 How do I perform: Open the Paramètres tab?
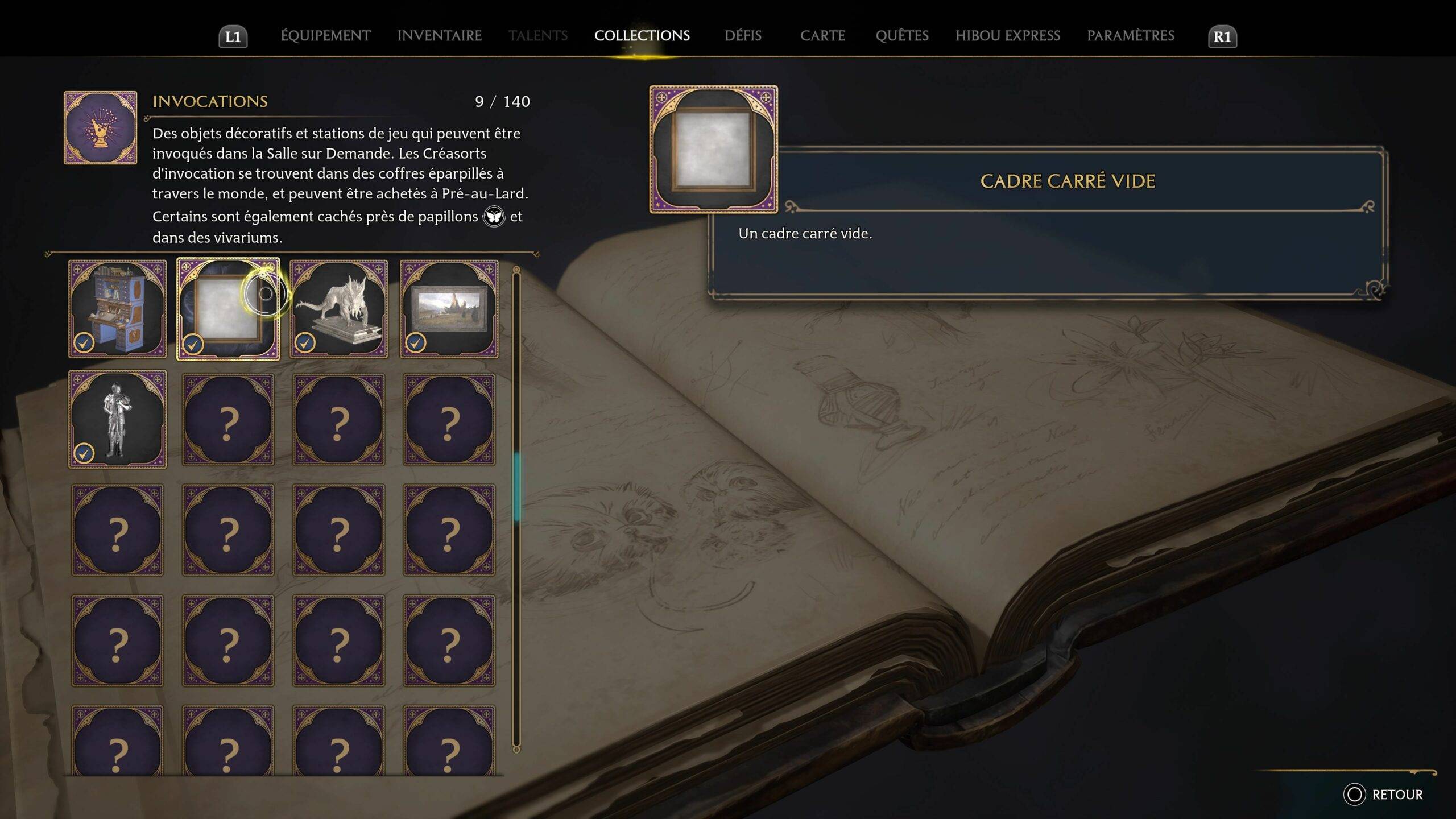pyautogui.click(x=1130, y=36)
